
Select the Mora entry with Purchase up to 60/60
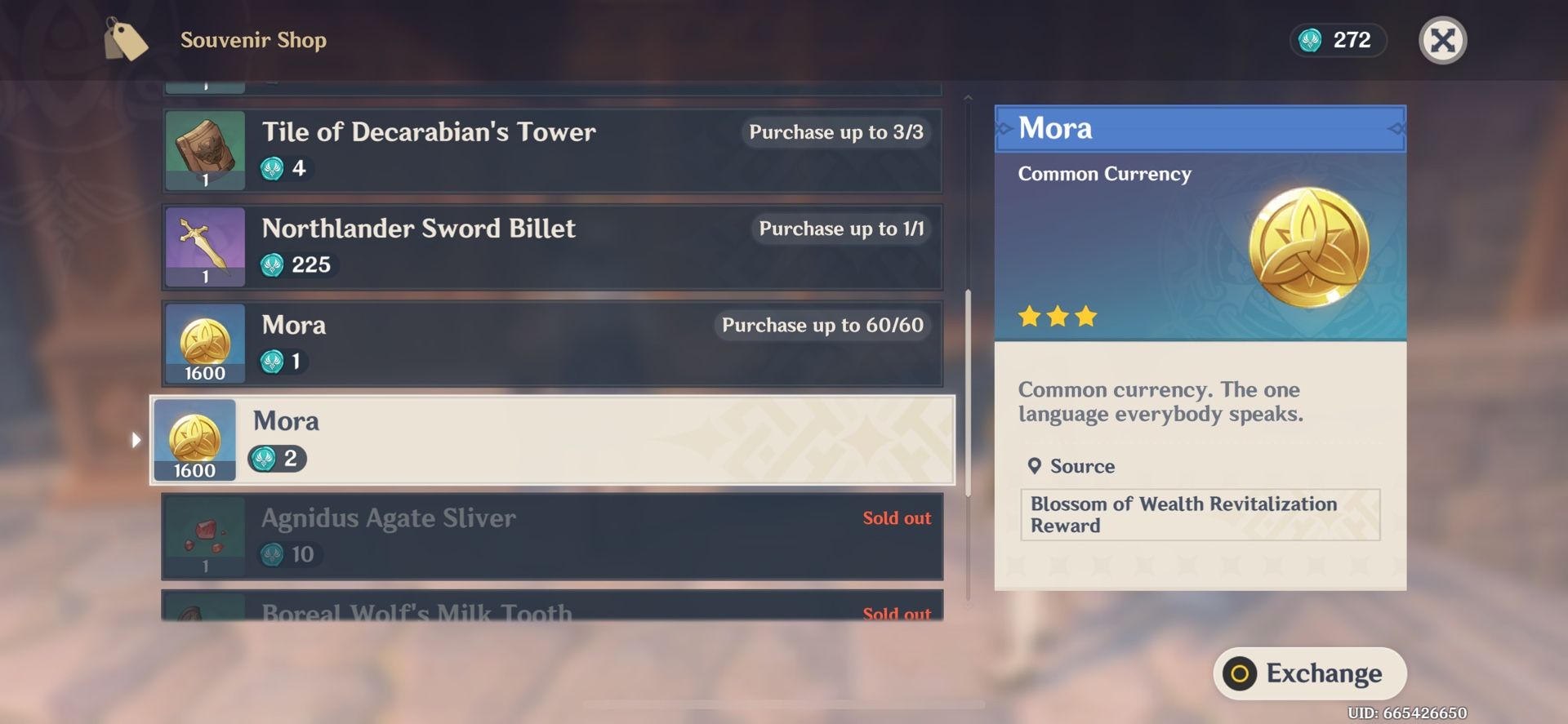(x=553, y=344)
